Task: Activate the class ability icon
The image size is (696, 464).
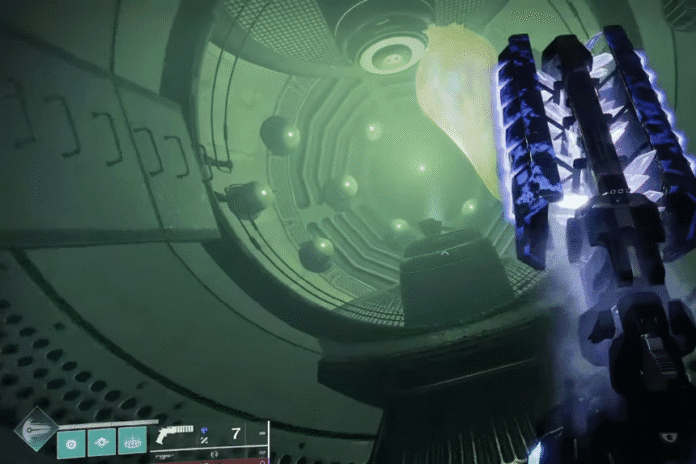Action: [132, 441]
